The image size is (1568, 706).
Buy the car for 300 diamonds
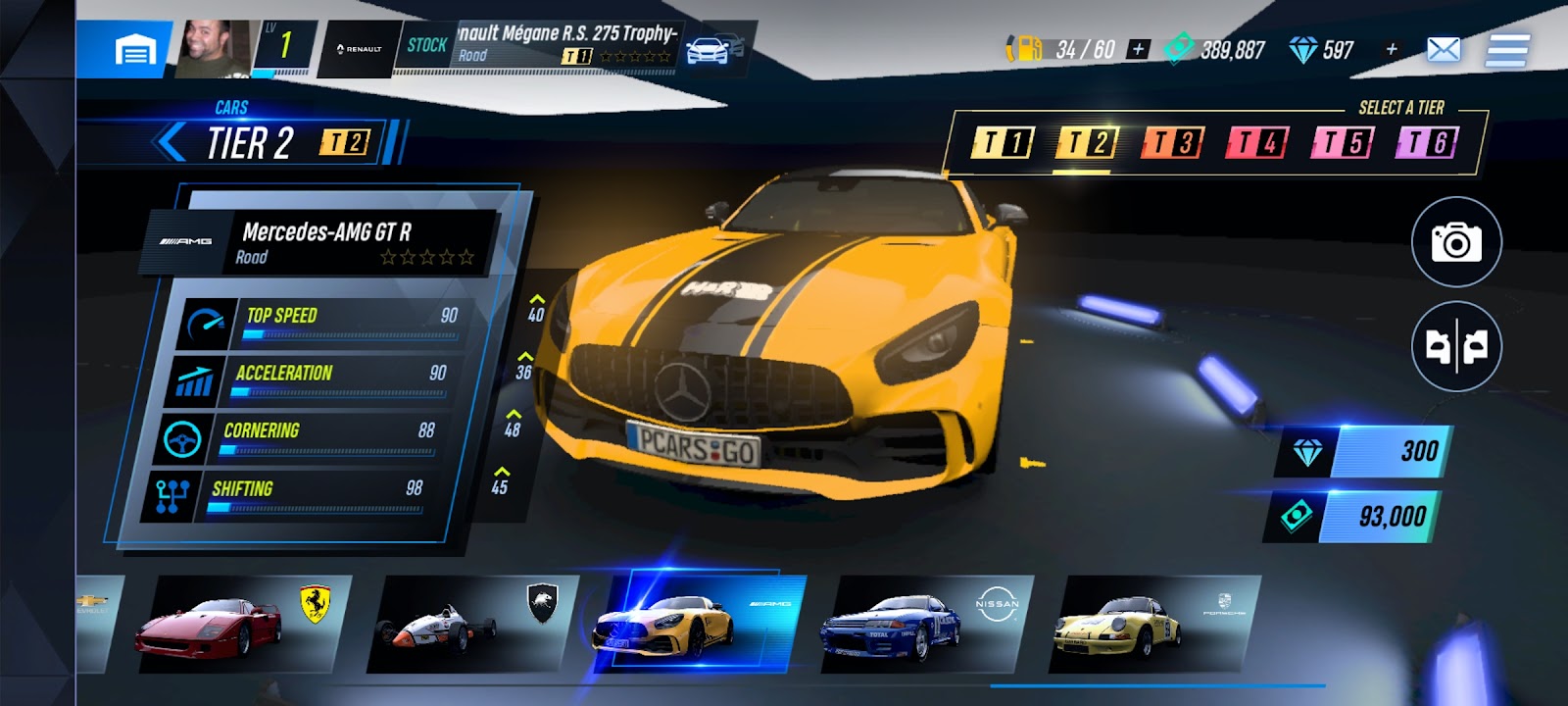click(1362, 451)
